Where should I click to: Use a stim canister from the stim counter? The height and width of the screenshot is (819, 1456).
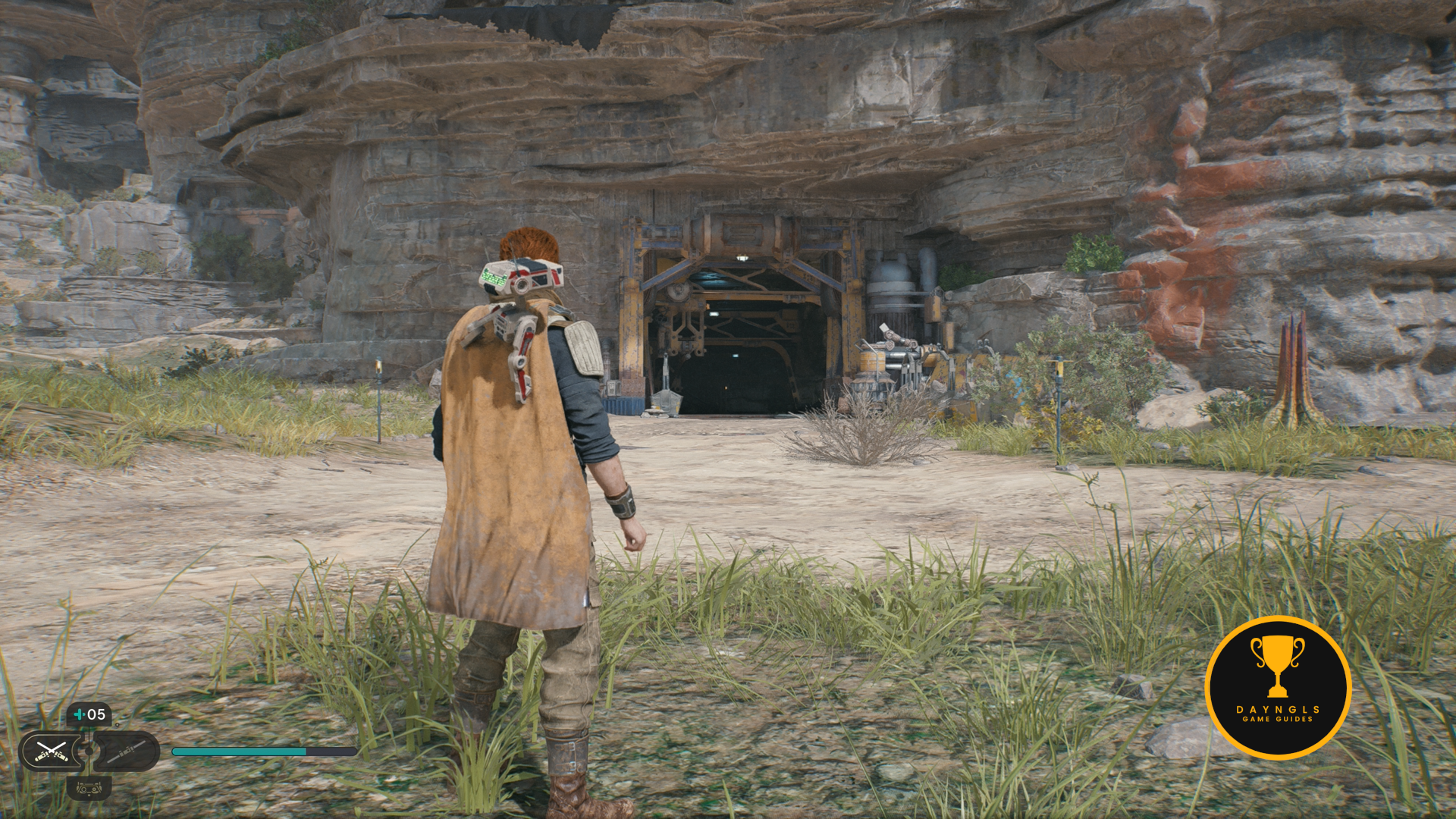pos(89,714)
